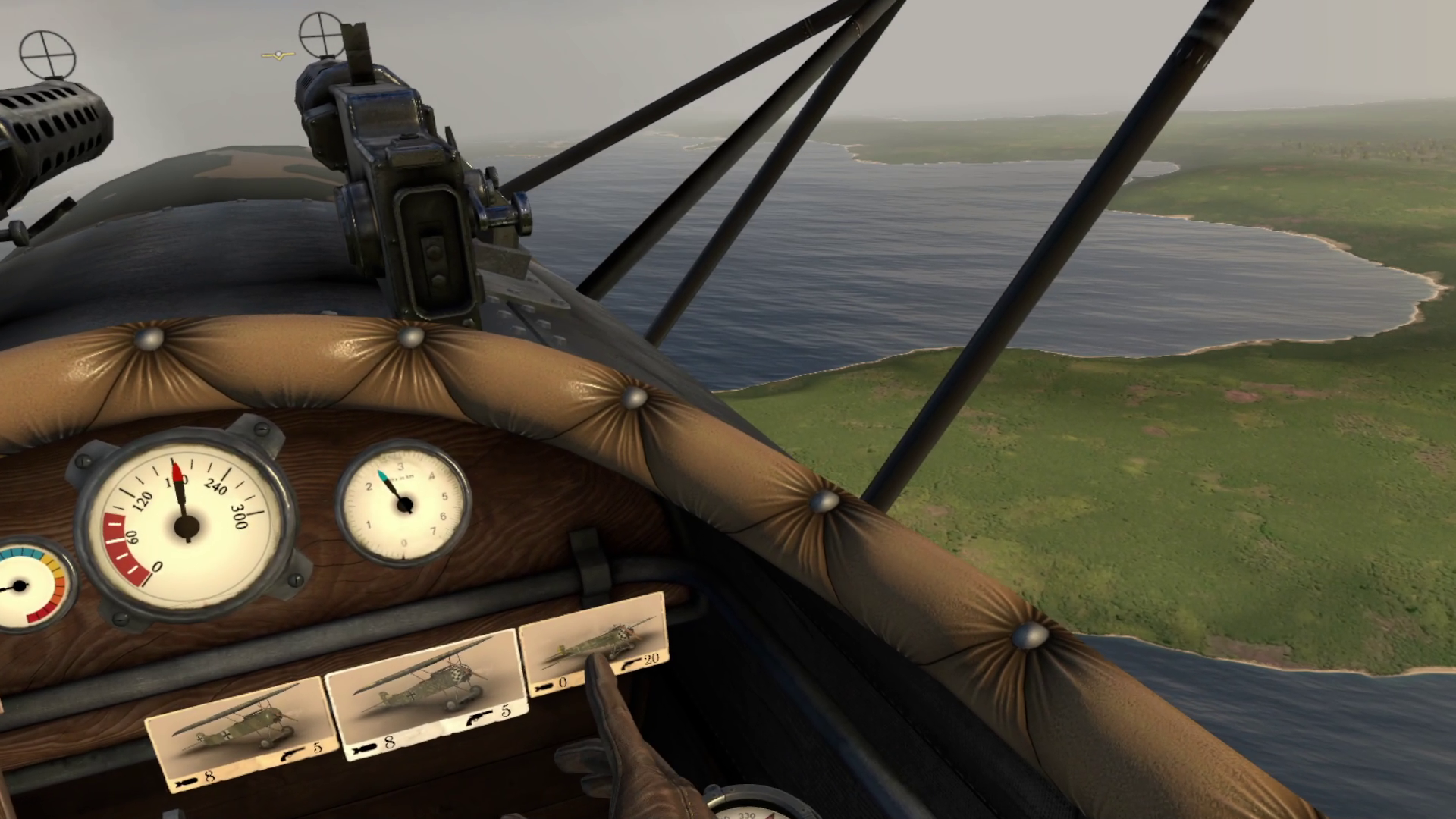Click the small enemy aircraft marker in the sky
Viewport: 1456px width, 819px height.
(x=277, y=52)
